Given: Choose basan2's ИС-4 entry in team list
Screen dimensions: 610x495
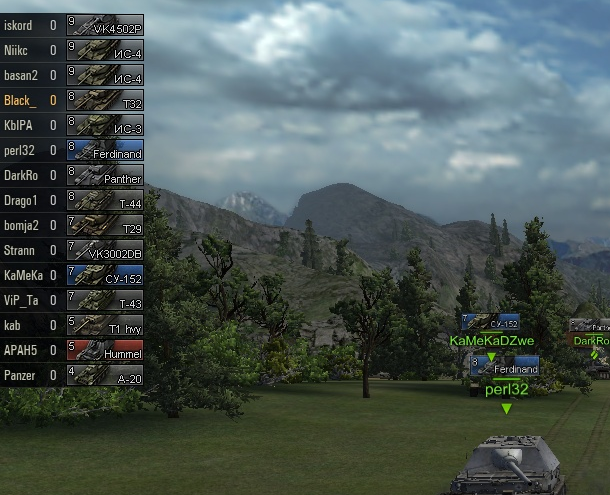Looking at the screenshot, I should coord(72,75).
